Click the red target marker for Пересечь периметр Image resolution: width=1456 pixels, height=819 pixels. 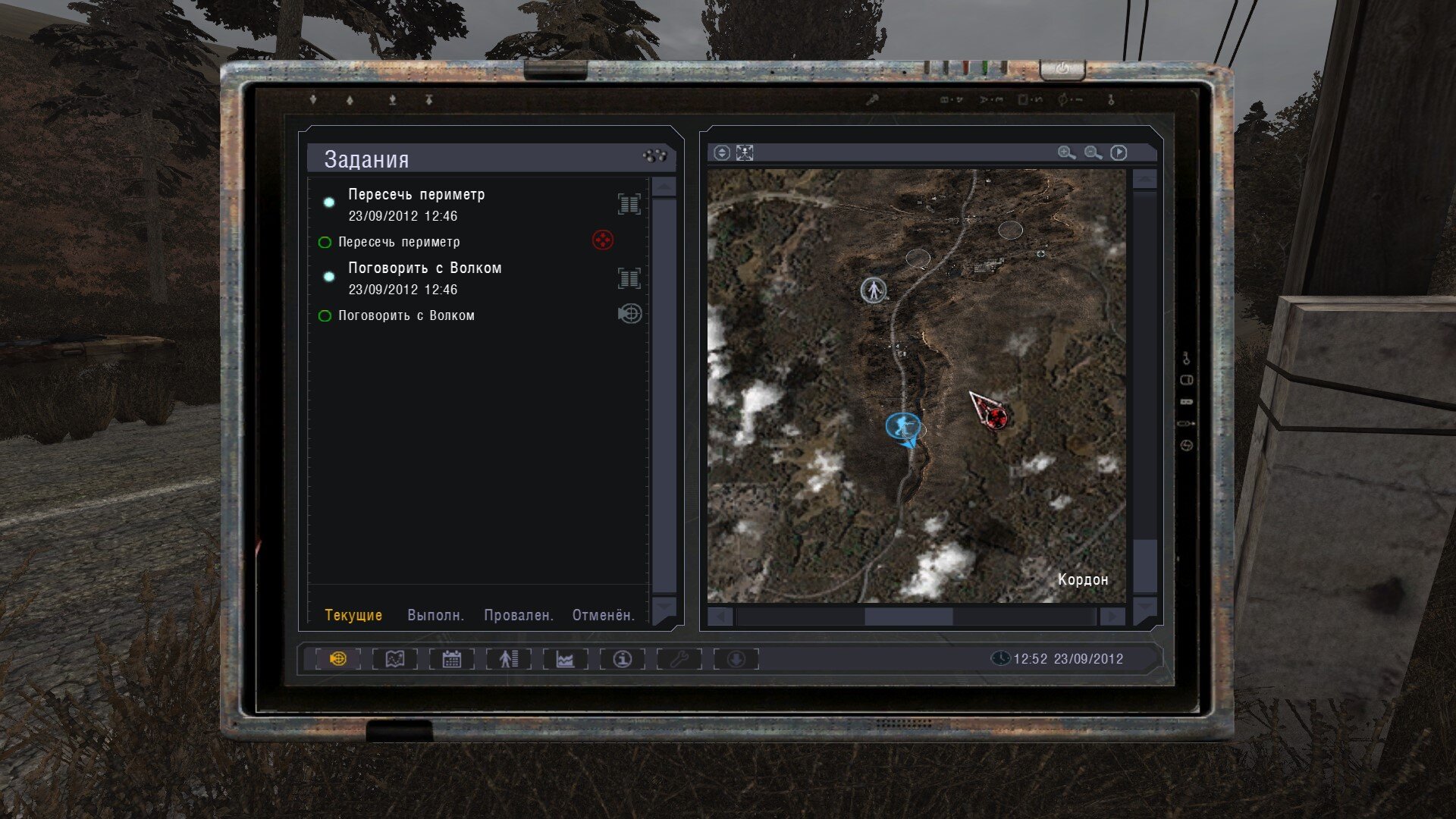(x=603, y=241)
